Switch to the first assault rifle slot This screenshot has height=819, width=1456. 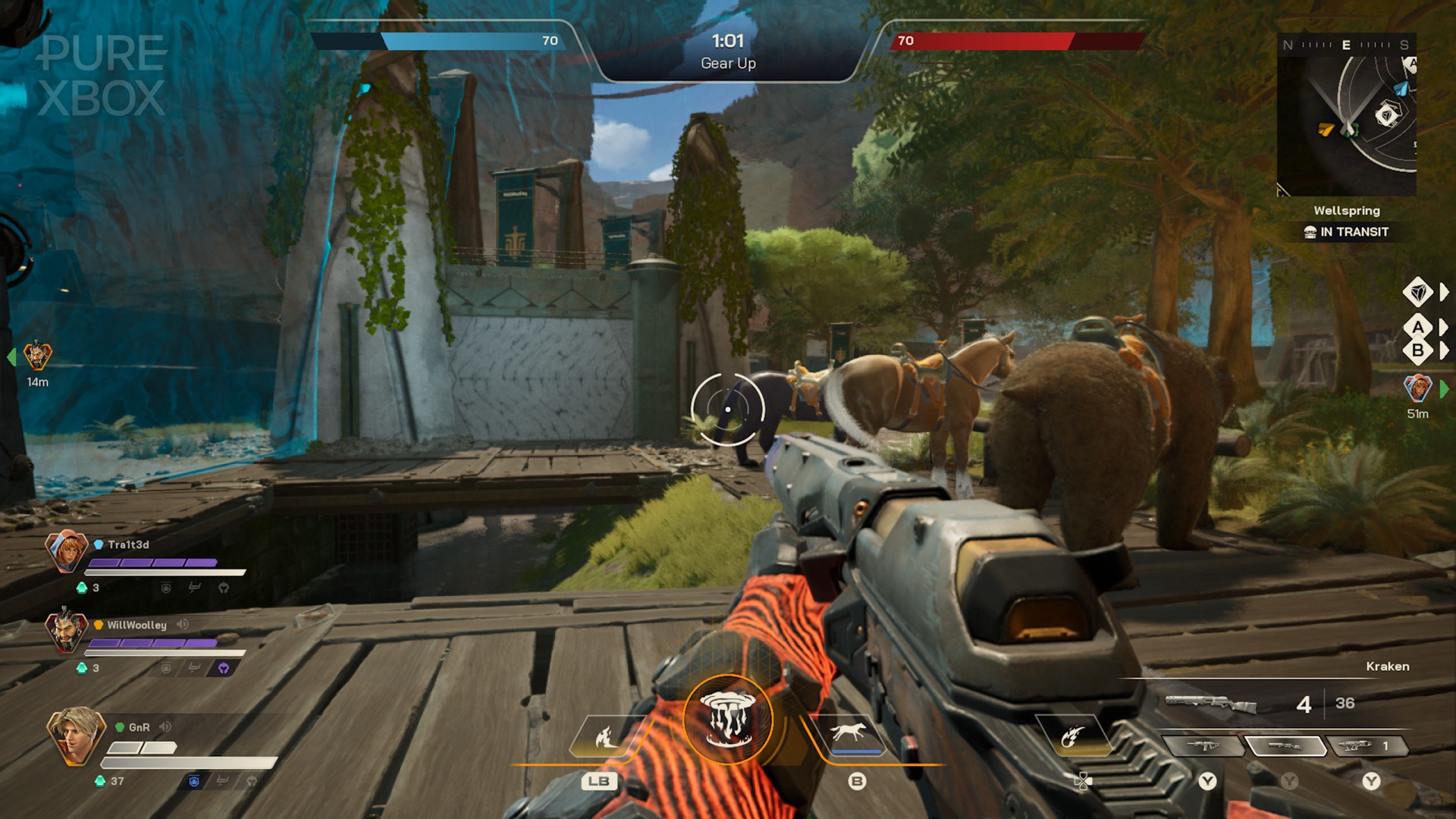pyautogui.click(x=1203, y=746)
